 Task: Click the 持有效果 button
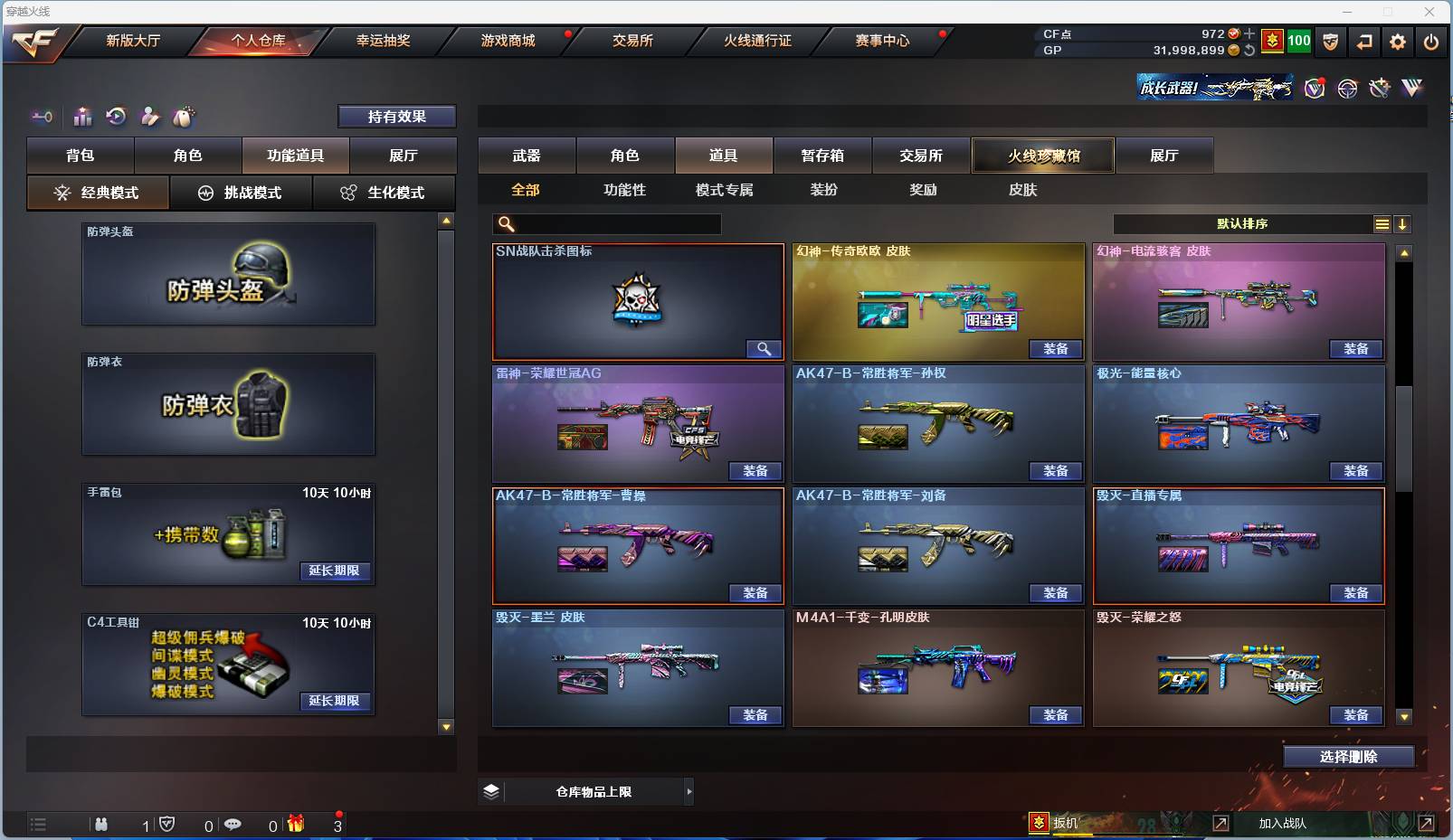tap(397, 116)
